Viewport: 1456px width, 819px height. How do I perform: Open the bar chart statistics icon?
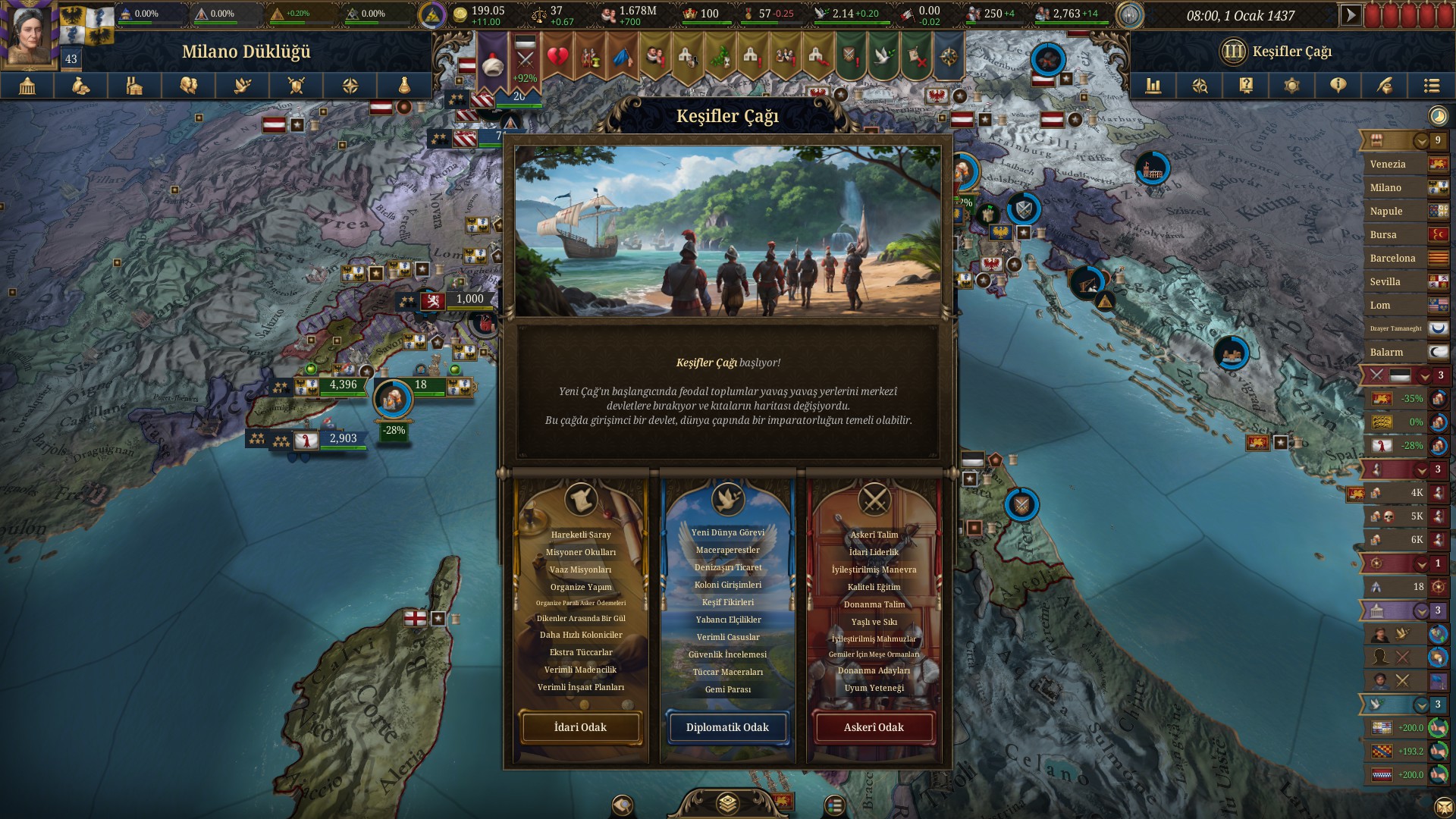pyautogui.click(x=1153, y=86)
